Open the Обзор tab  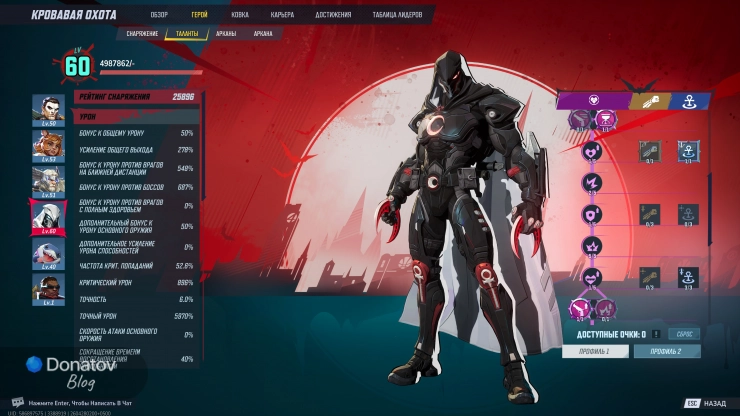(159, 15)
